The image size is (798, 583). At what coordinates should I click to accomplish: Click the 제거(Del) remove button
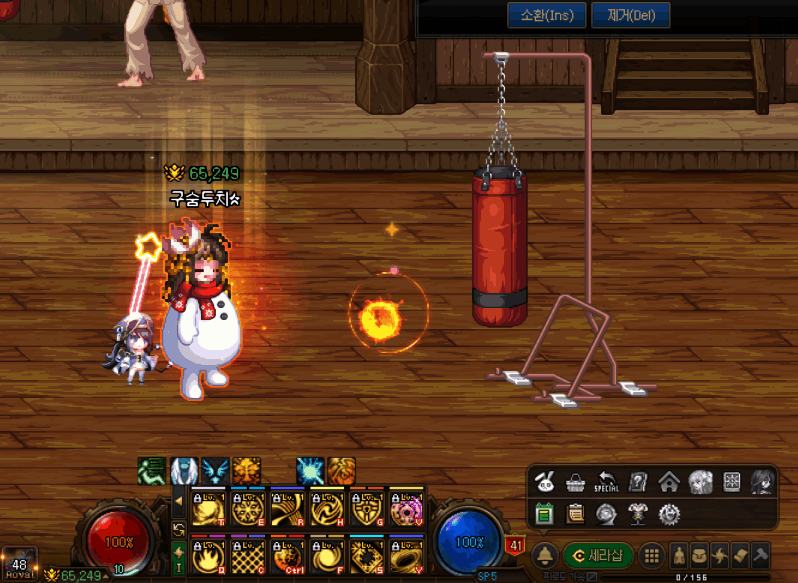tap(631, 16)
